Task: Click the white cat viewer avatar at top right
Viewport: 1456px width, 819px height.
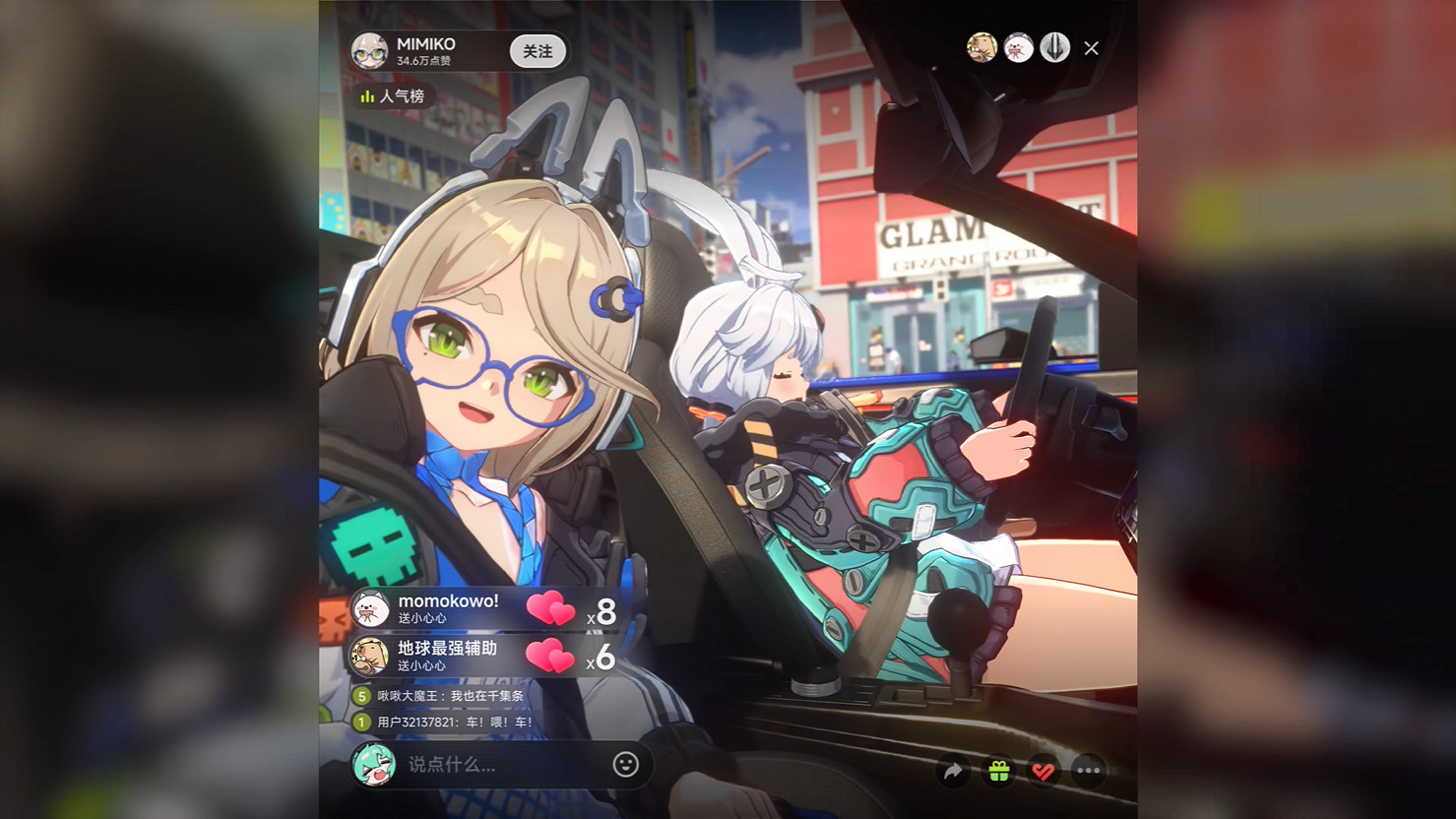Action: 1017,46
